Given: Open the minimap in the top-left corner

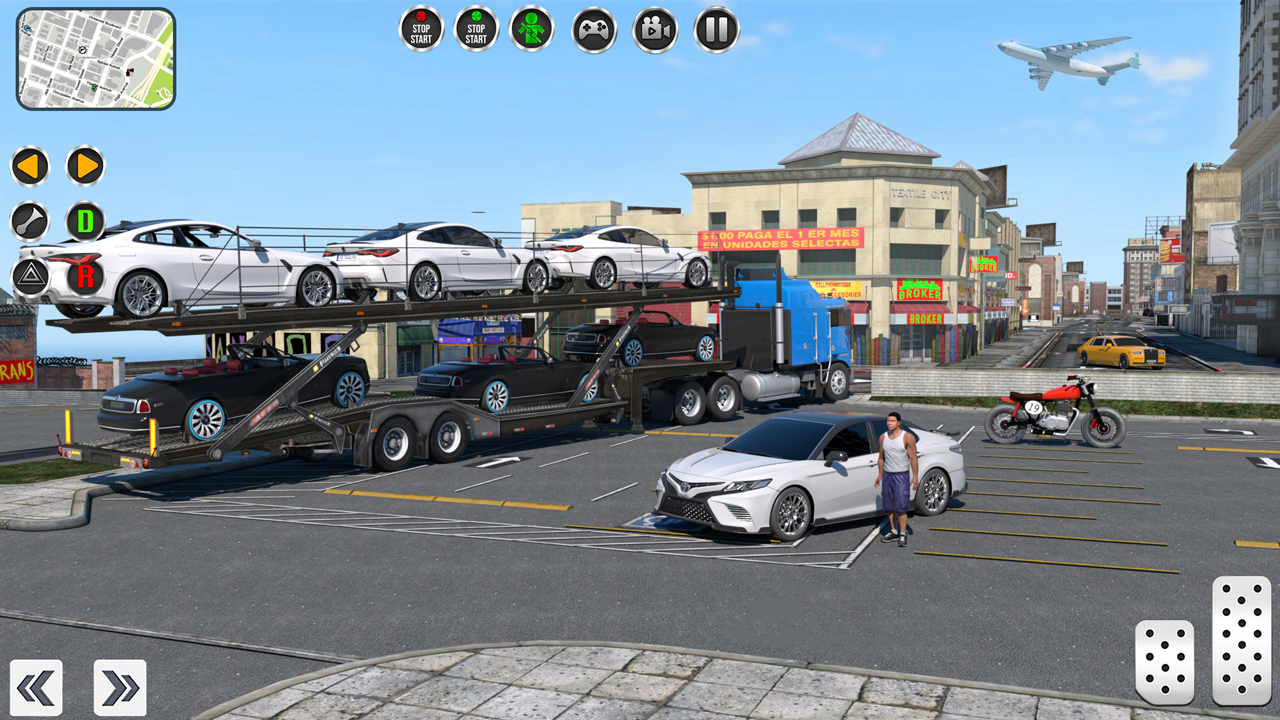Looking at the screenshot, I should pos(96,58).
